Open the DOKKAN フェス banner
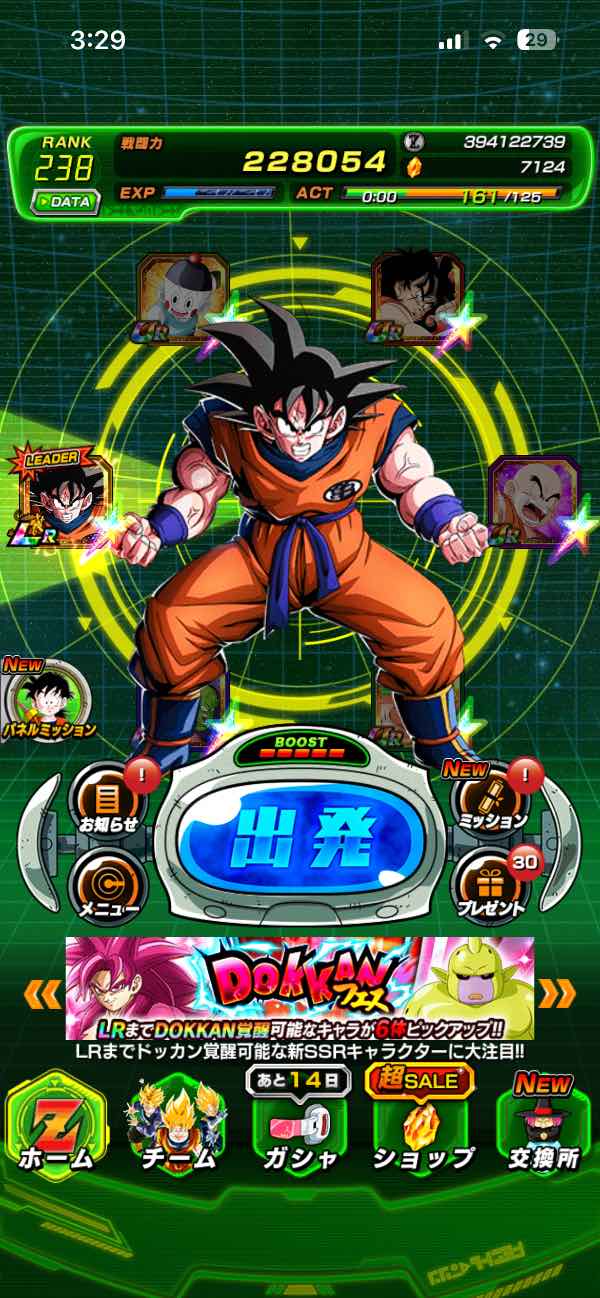This screenshot has width=600, height=1298. click(300, 988)
